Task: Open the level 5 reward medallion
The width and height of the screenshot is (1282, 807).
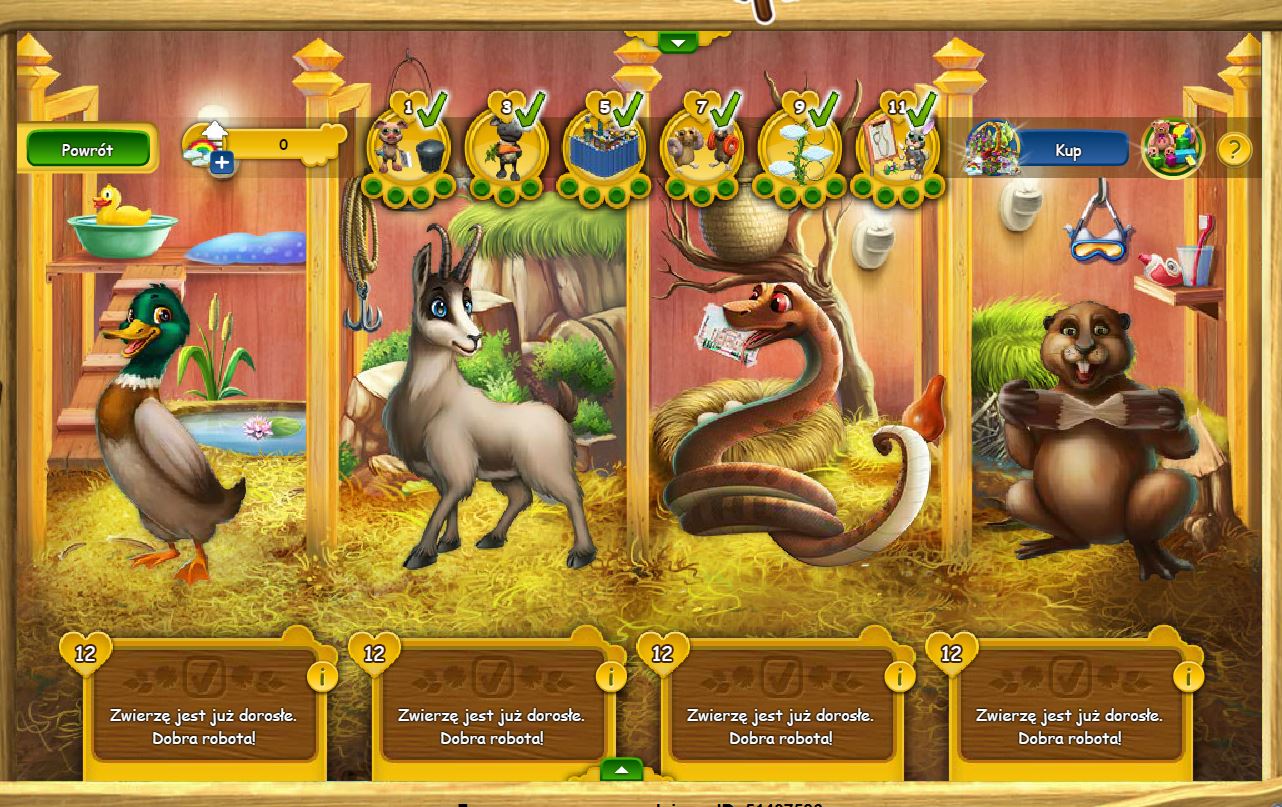Action: point(604,148)
